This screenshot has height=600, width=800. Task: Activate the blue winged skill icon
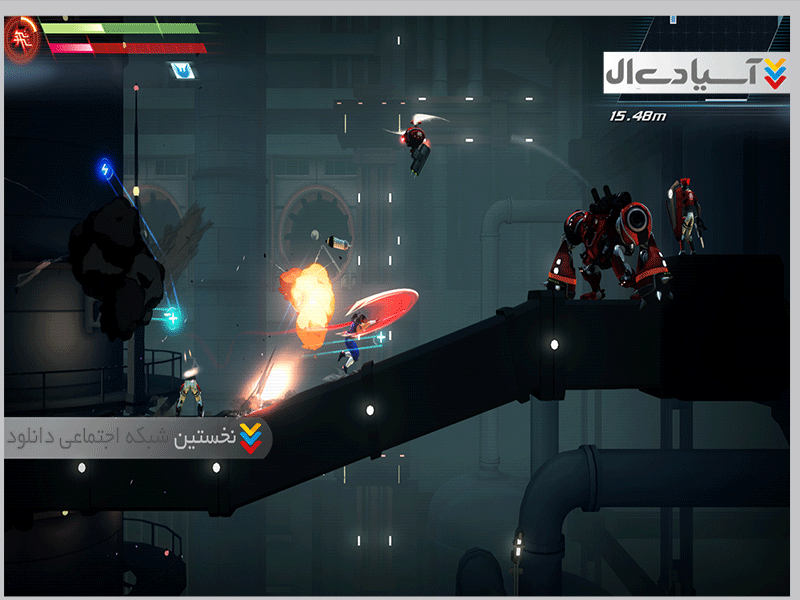pos(182,70)
